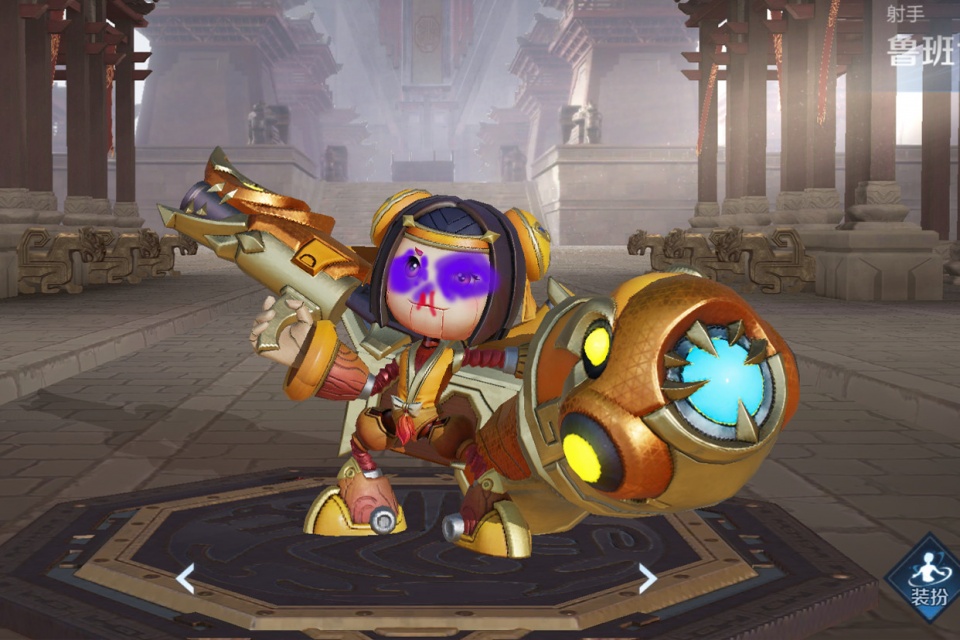Screen dimensions: 960x640
Task: Show the previous hero with left arrow
Action: pyautogui.click(x=185, y=578)
